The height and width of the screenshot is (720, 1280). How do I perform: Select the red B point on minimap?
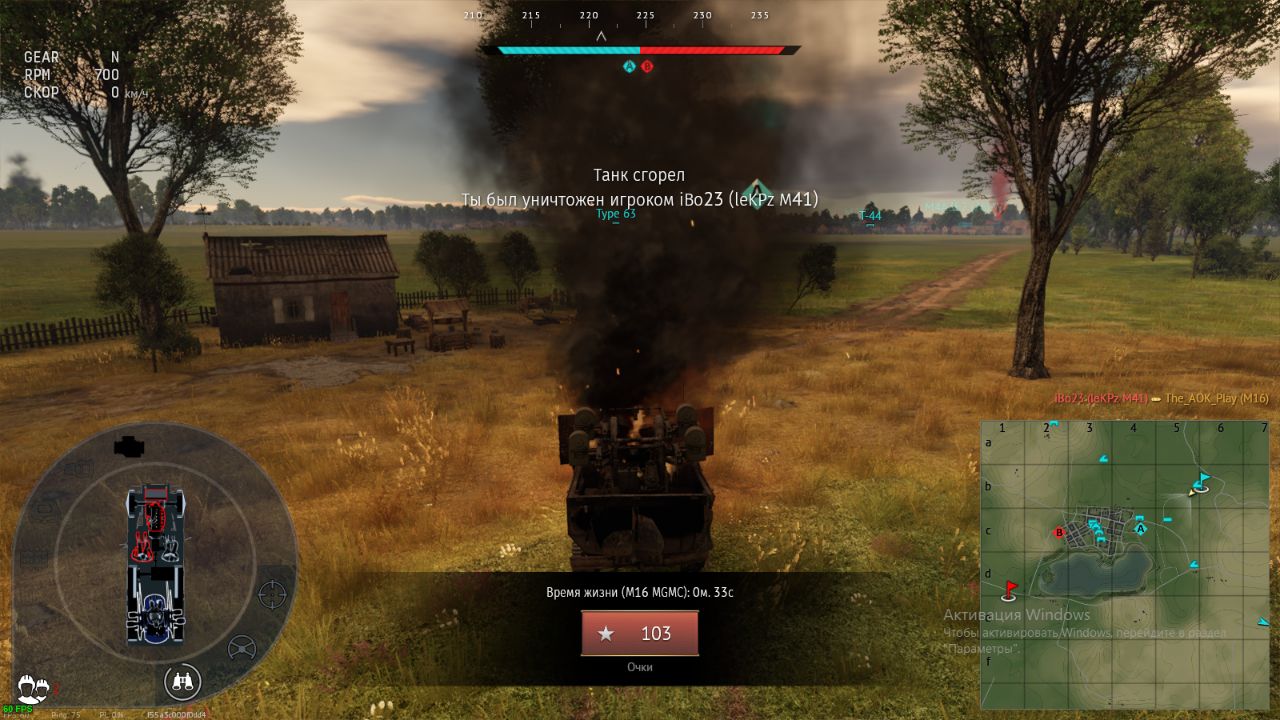[1059, 532]
